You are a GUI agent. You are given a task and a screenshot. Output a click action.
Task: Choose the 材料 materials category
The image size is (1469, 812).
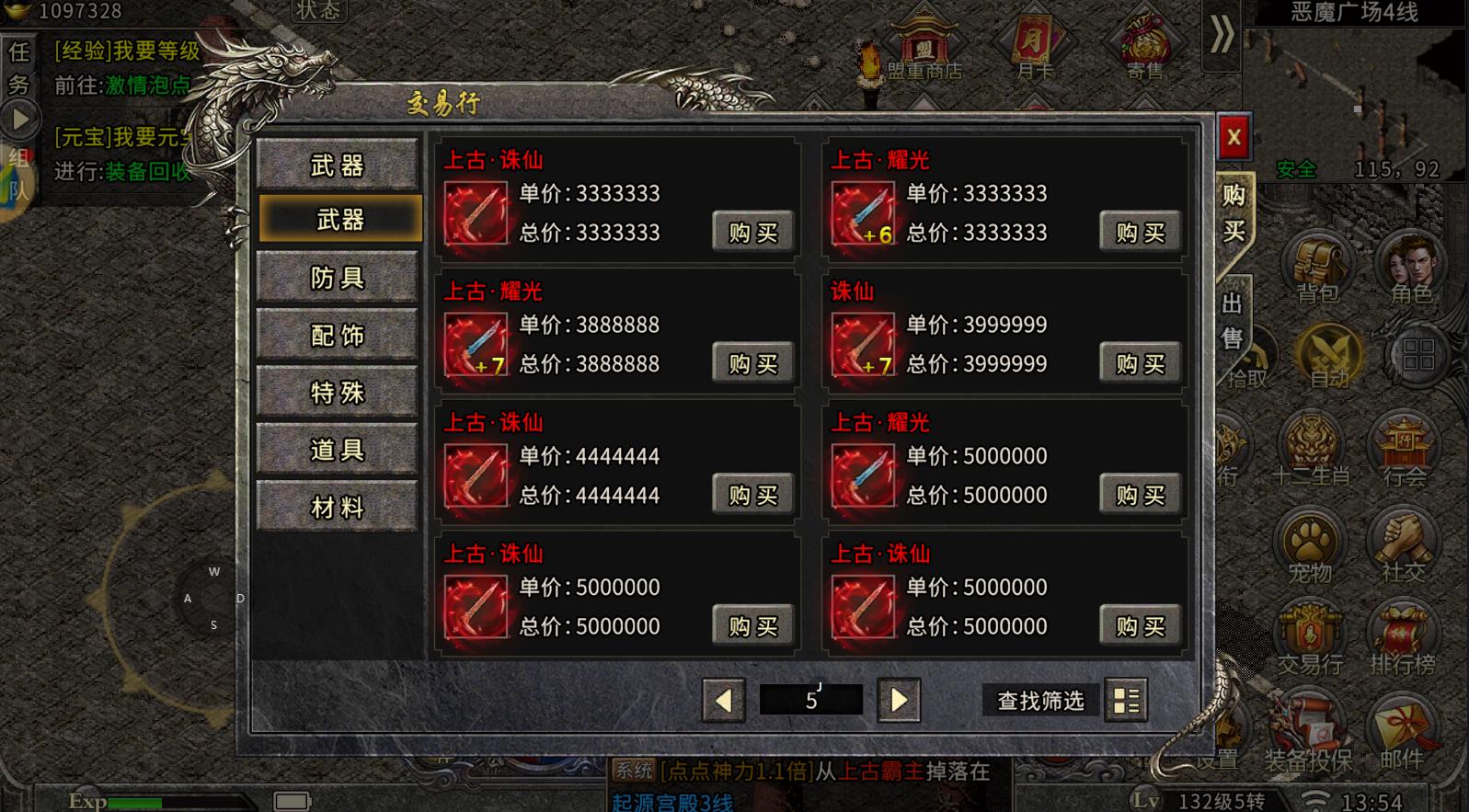point(338,508)
